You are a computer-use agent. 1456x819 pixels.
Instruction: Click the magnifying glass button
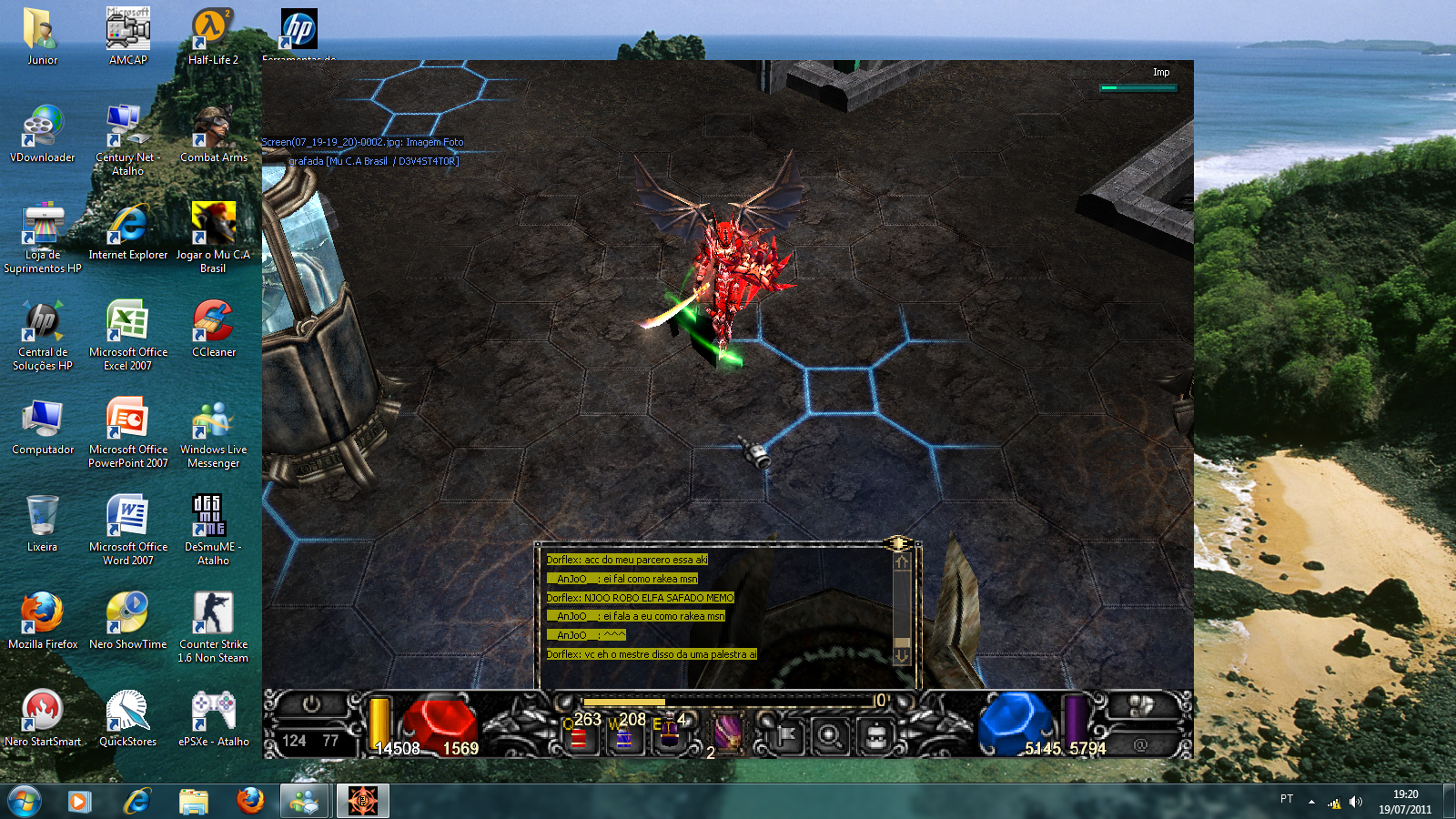(x=830, y=735)
